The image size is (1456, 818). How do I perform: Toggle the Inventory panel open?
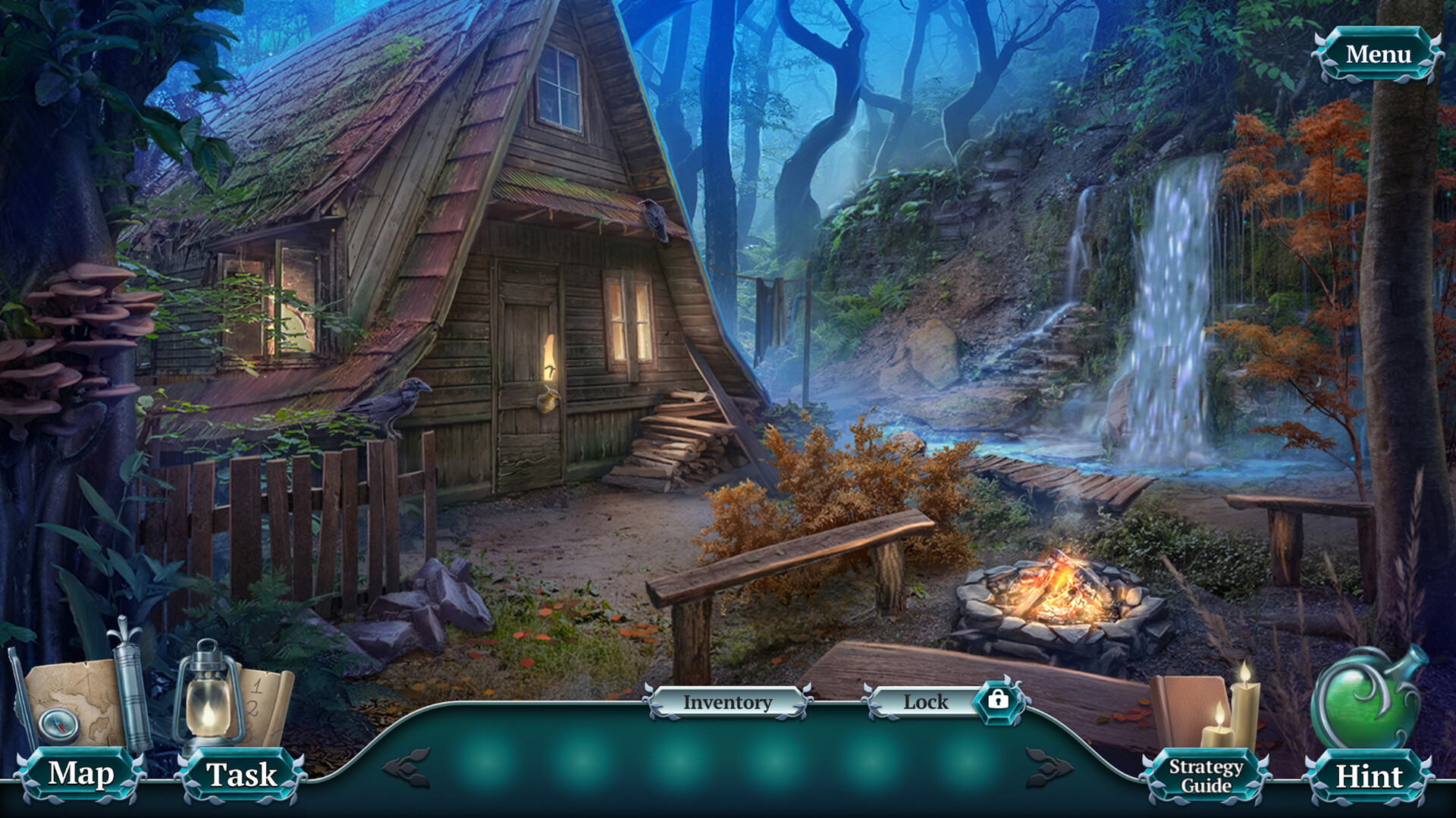tap(726, 703)
